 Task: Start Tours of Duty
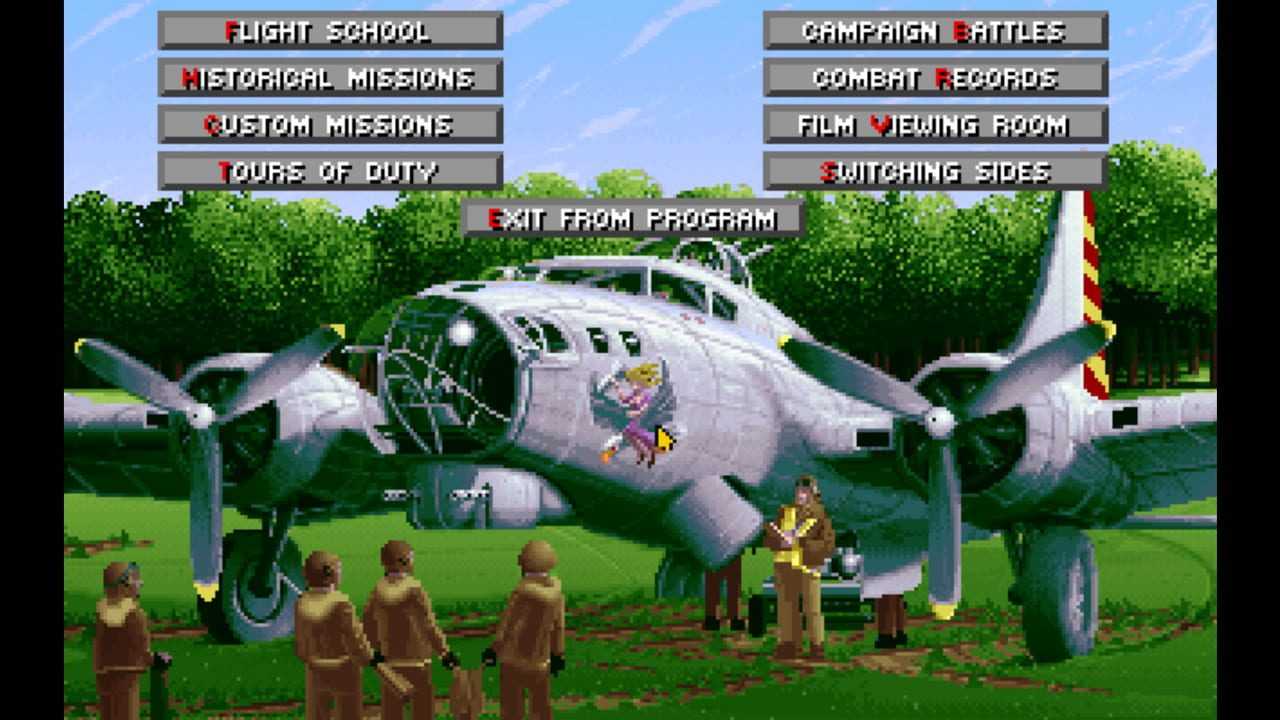coord(330,172)
